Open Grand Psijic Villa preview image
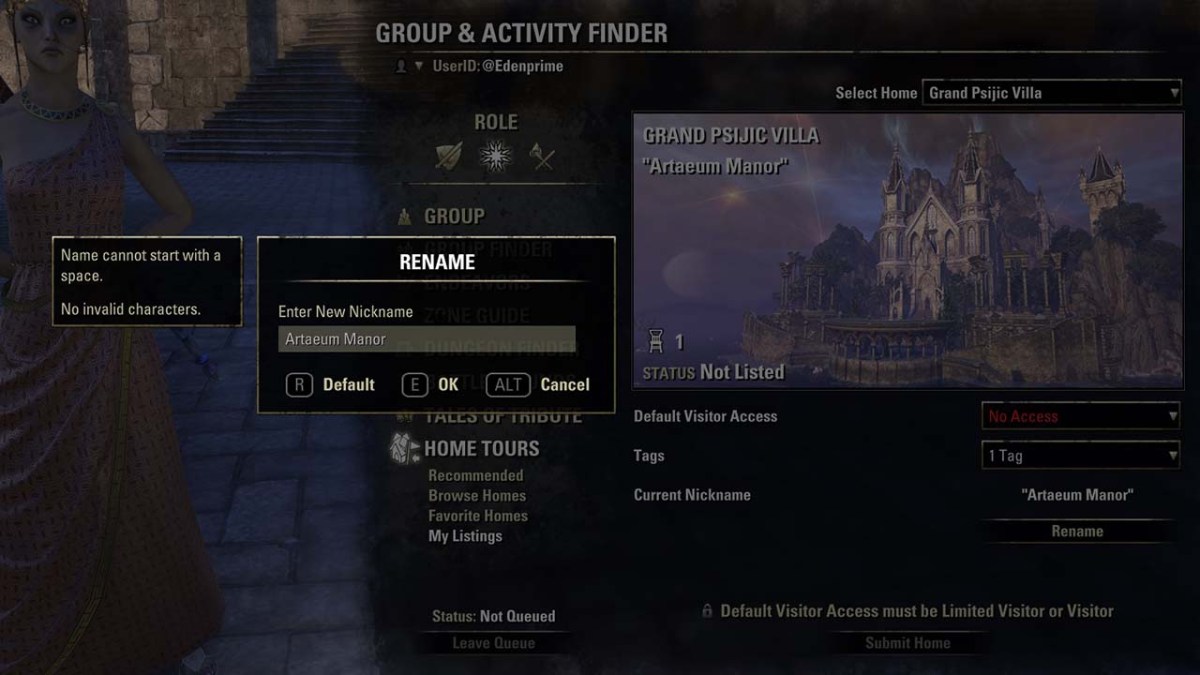Image resolution: width=1200 pixels, height=675 pixels. click(x=907, y=250)
